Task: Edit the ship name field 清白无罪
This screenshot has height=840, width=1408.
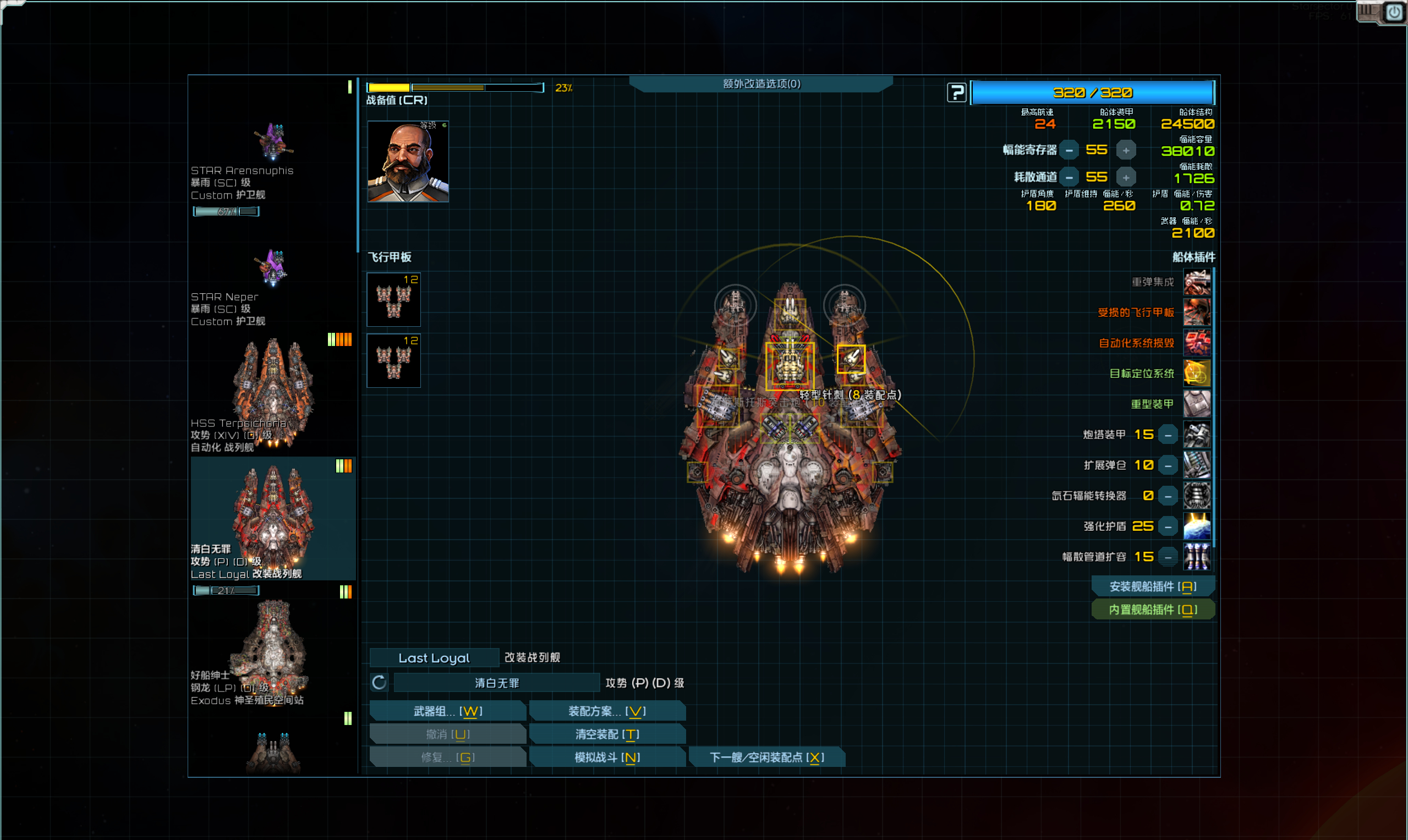Action: click(x=496, y=683)
